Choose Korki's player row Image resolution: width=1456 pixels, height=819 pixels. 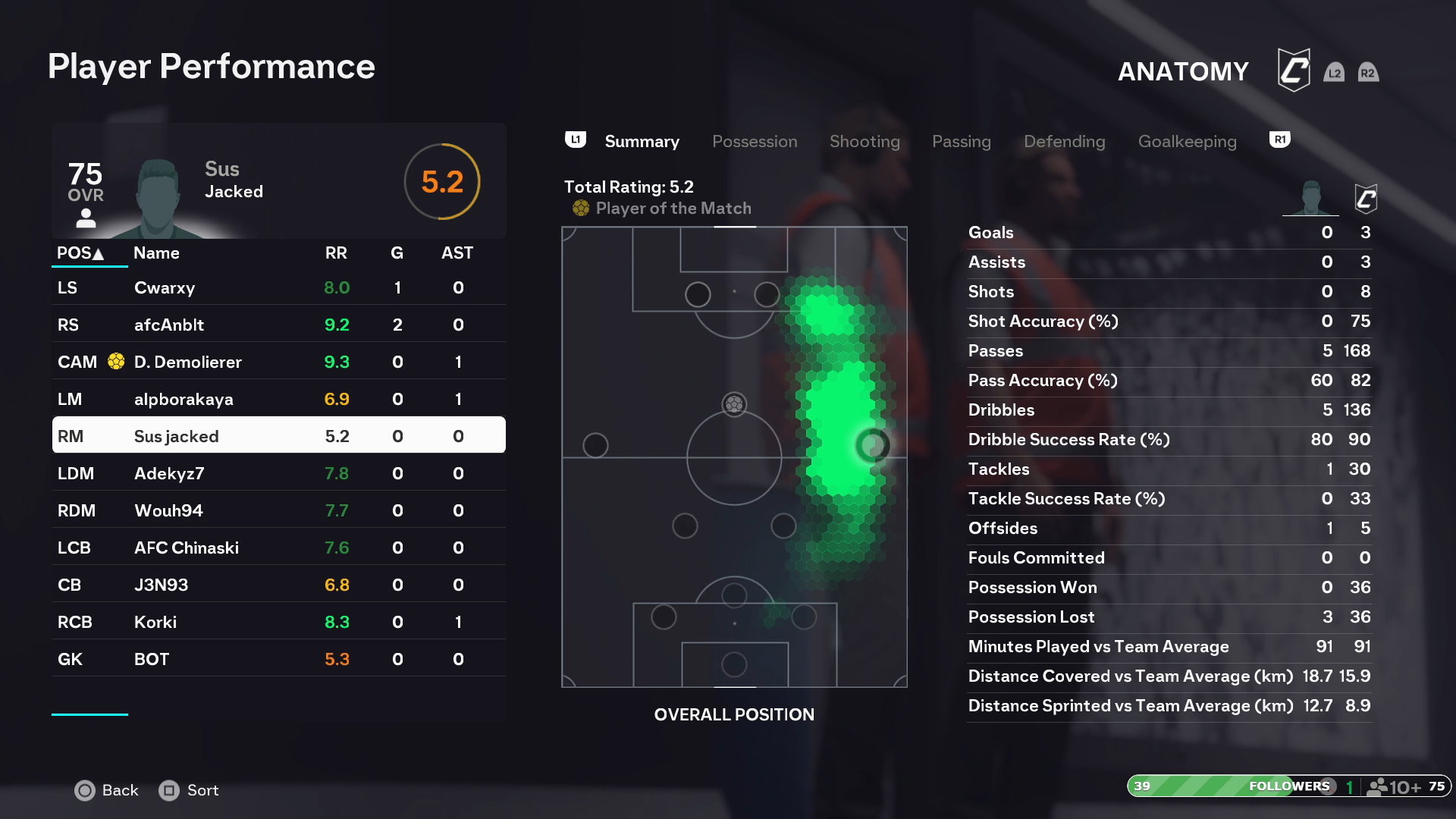pos(278,623)
